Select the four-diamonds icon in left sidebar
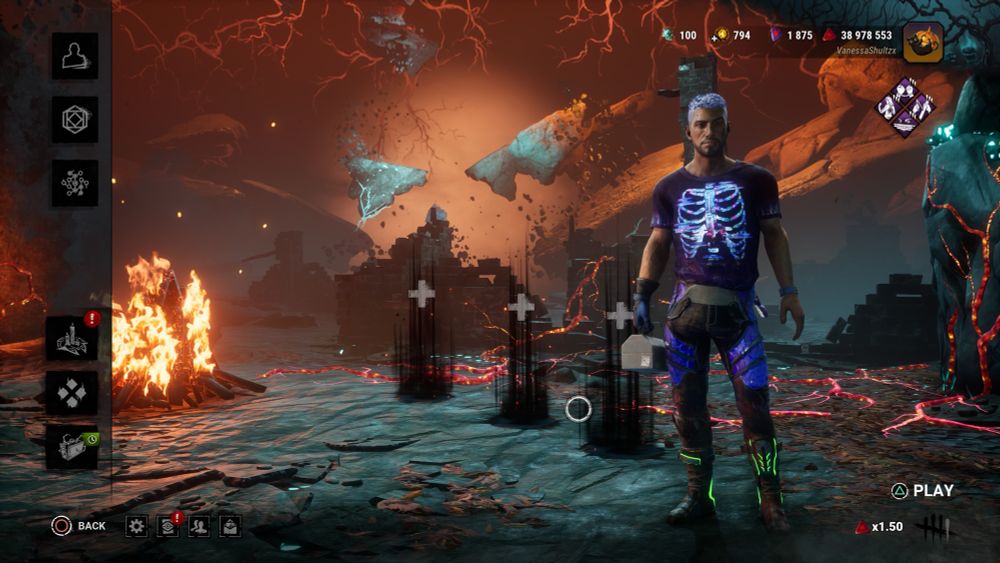1000x563 pixels. tap(73, 393)
